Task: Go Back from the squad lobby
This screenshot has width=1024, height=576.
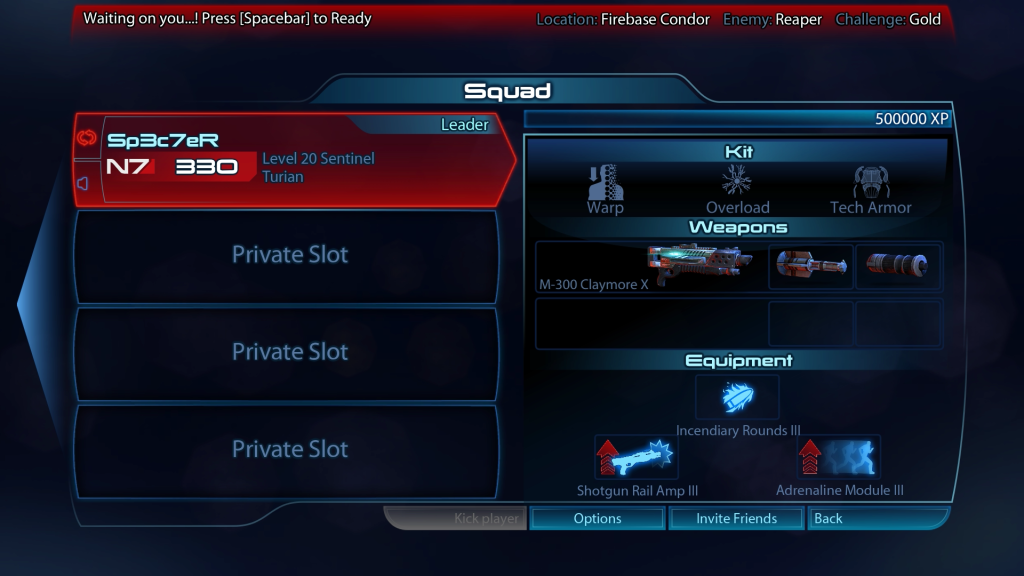Action: [x=876, y=518]
